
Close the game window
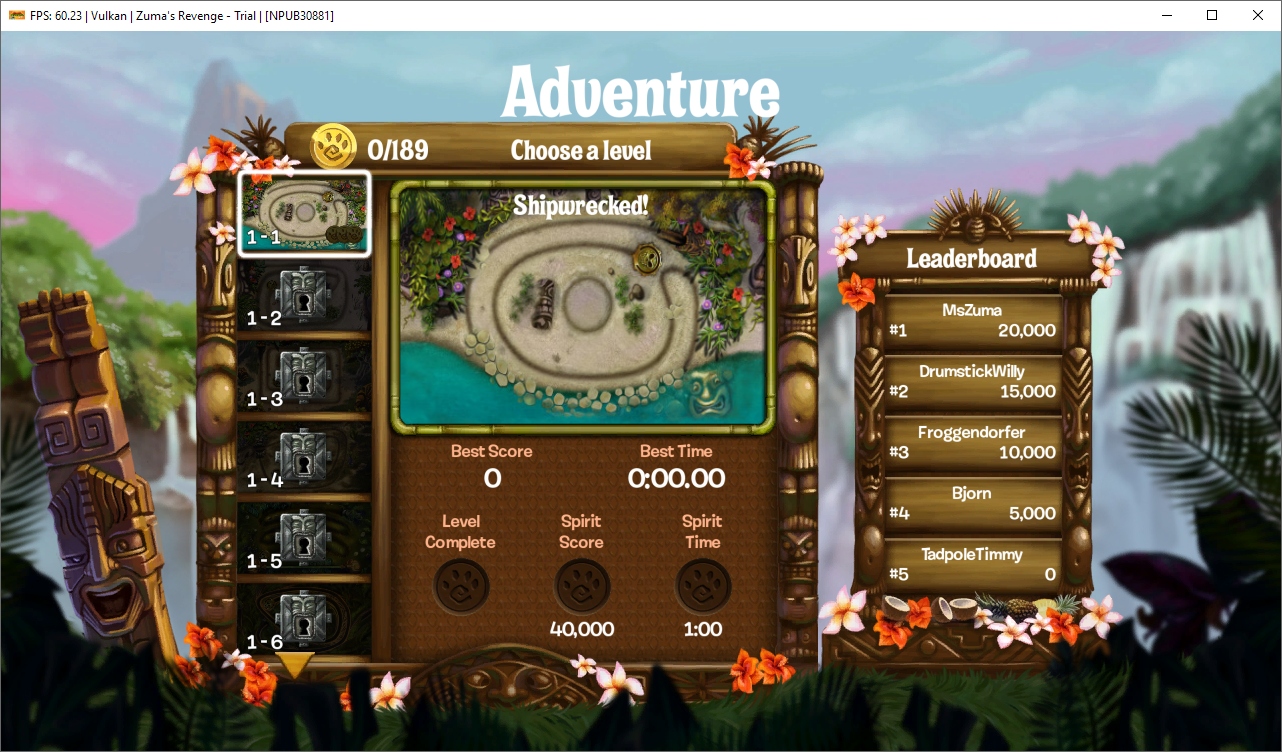(1258, 15)
